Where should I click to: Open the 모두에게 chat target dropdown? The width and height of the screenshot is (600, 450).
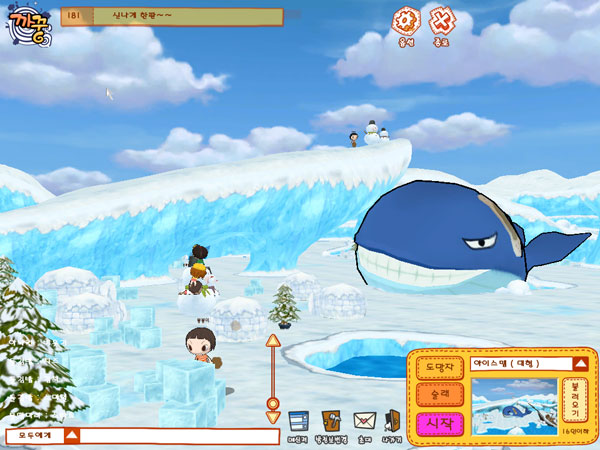click(41, 436)
